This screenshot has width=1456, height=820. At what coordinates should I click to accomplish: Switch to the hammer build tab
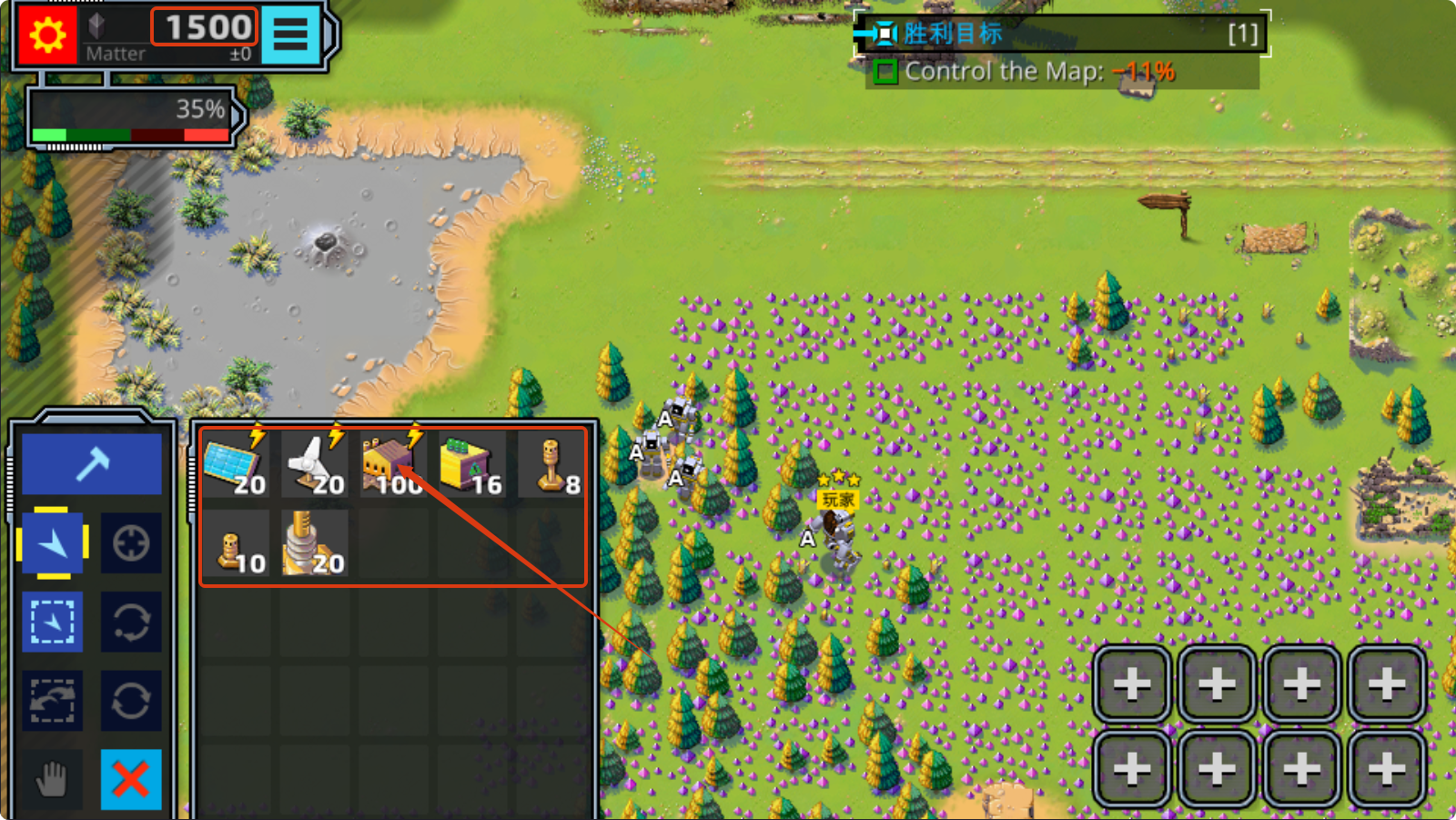[92, 464]
